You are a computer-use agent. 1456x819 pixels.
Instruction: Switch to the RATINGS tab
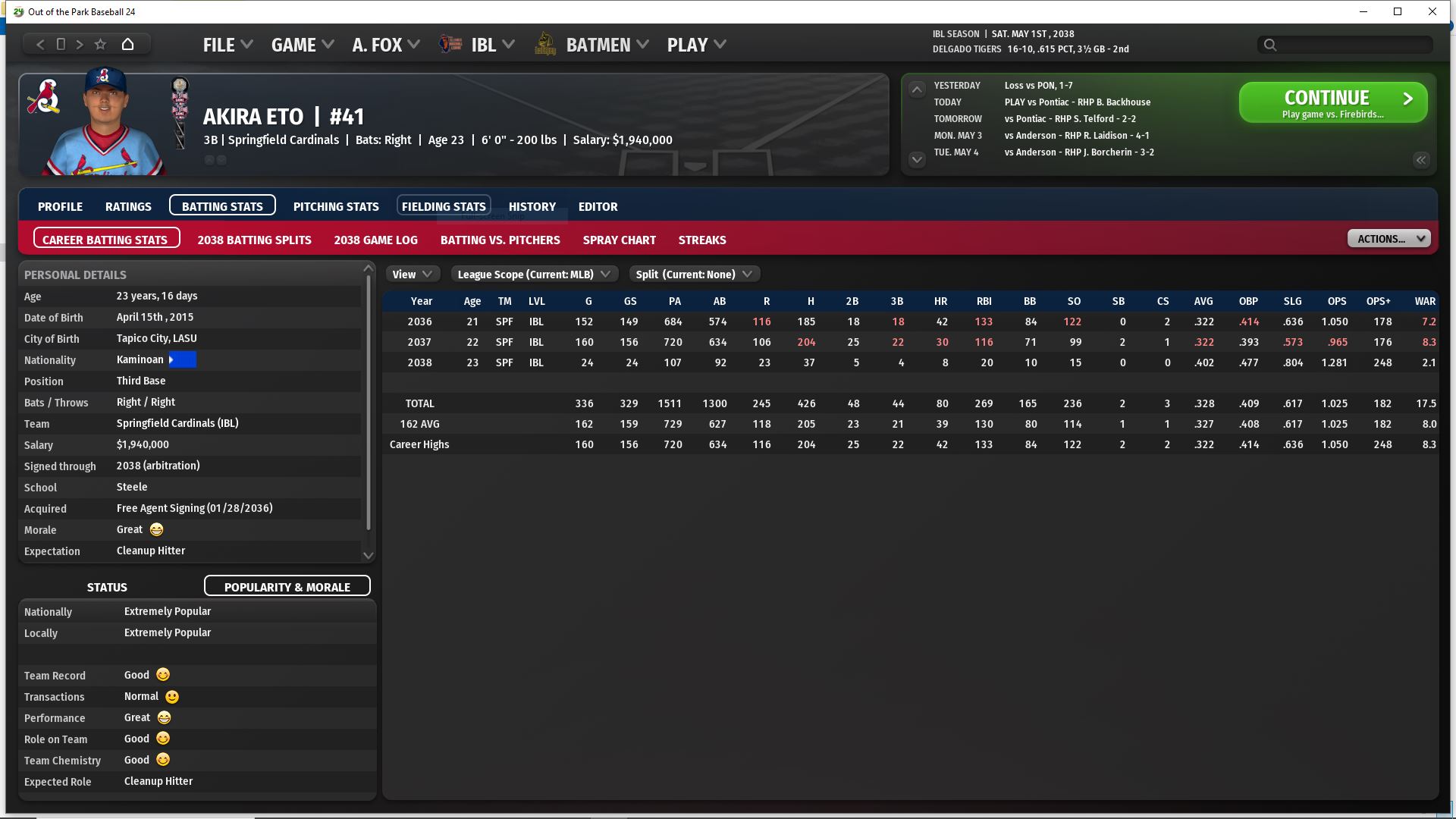(128, 206)
